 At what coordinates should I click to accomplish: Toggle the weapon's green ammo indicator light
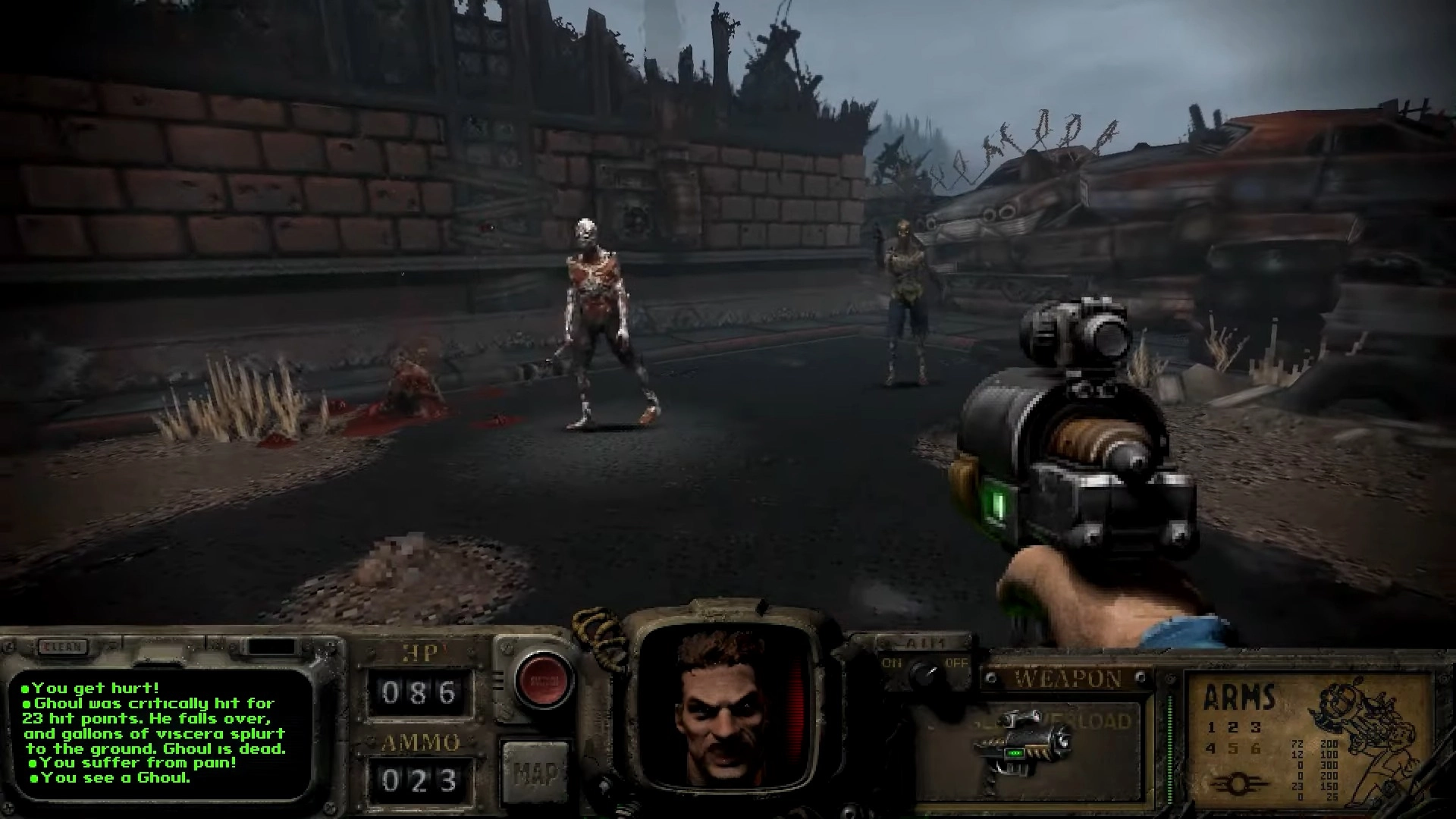point(1015,753)
